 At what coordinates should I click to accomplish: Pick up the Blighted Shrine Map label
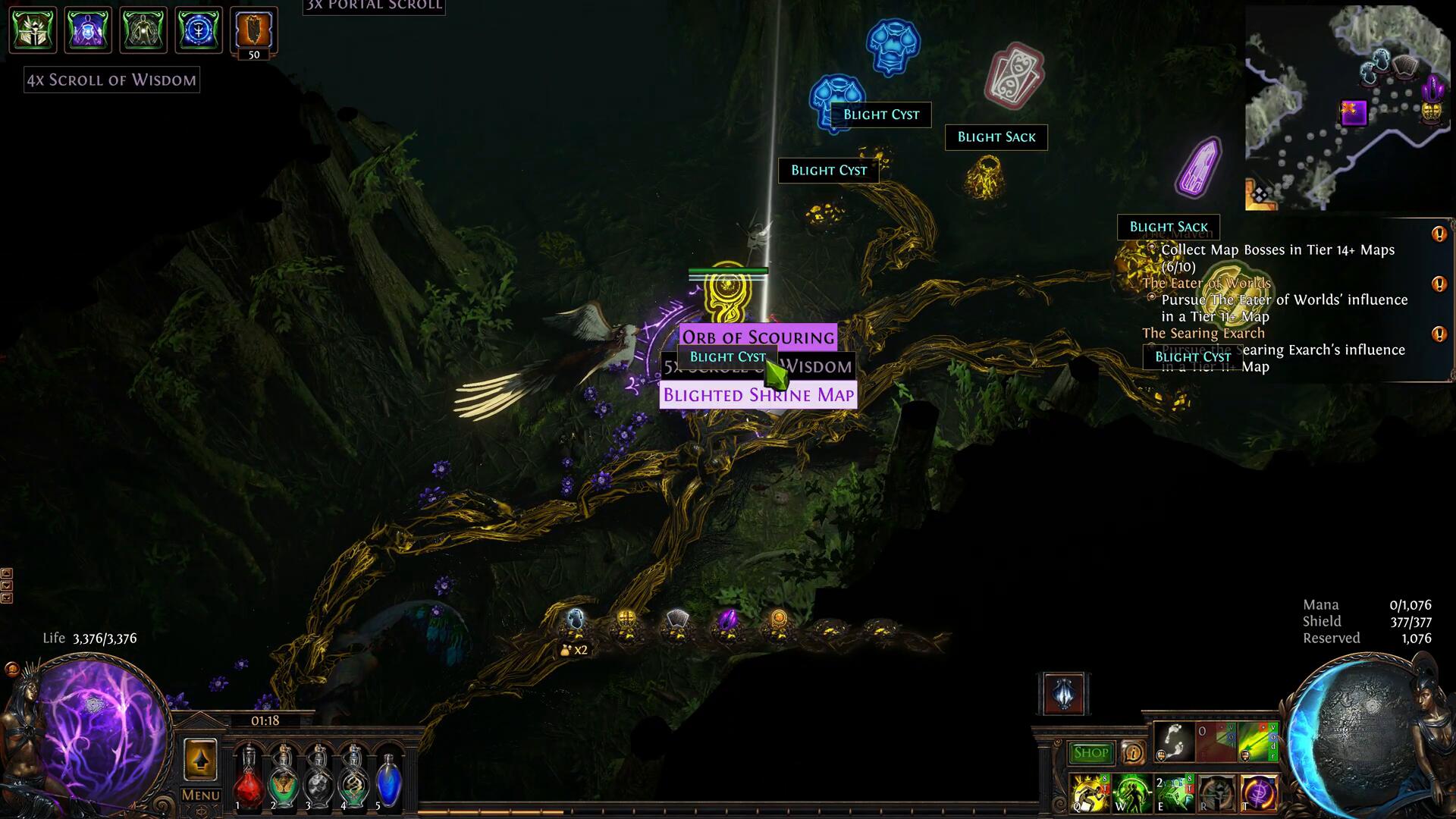pyautogui.click(x=758, y=395)
